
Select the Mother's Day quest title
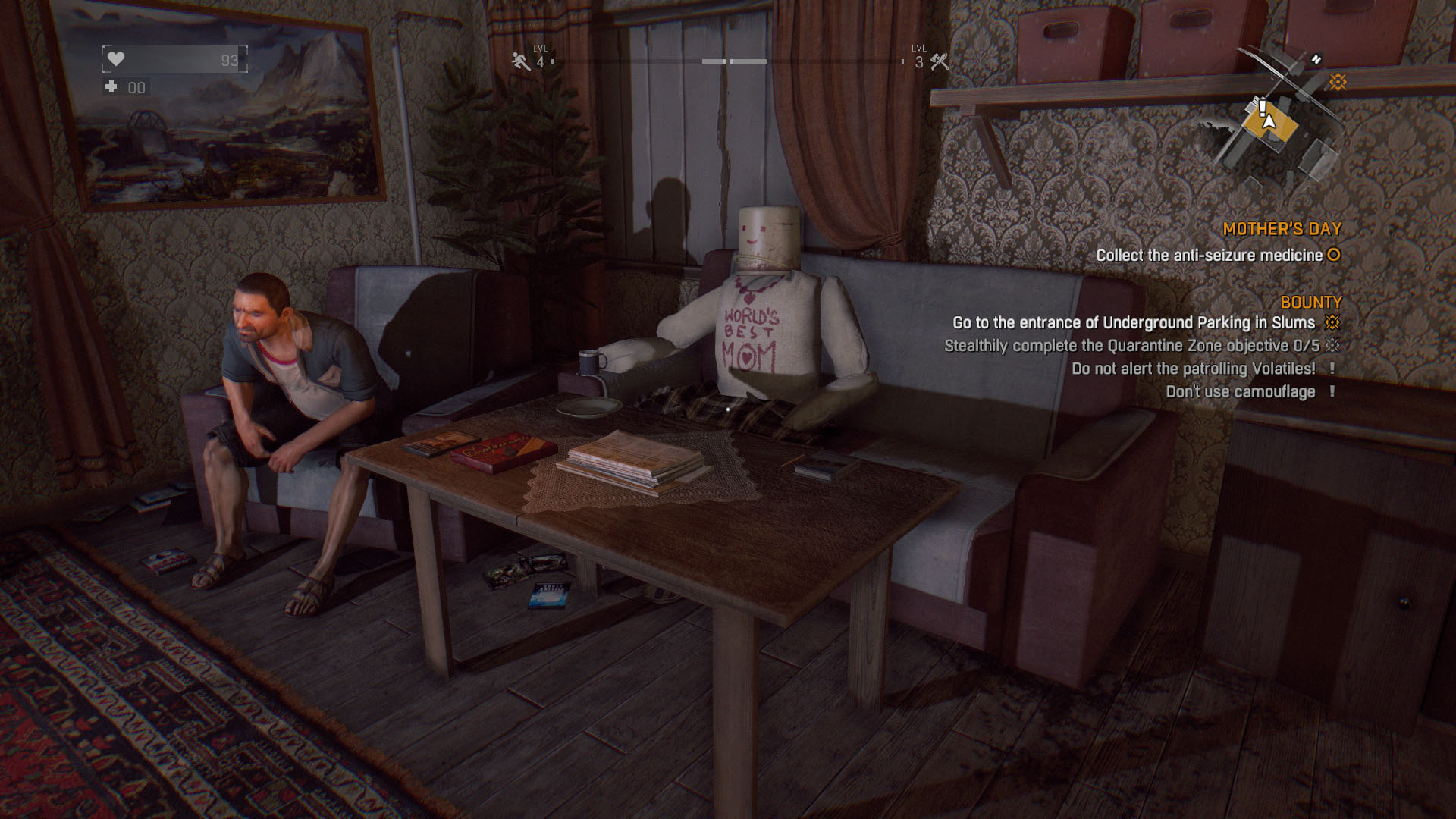pyautogui.click(x=1282, y=229)
